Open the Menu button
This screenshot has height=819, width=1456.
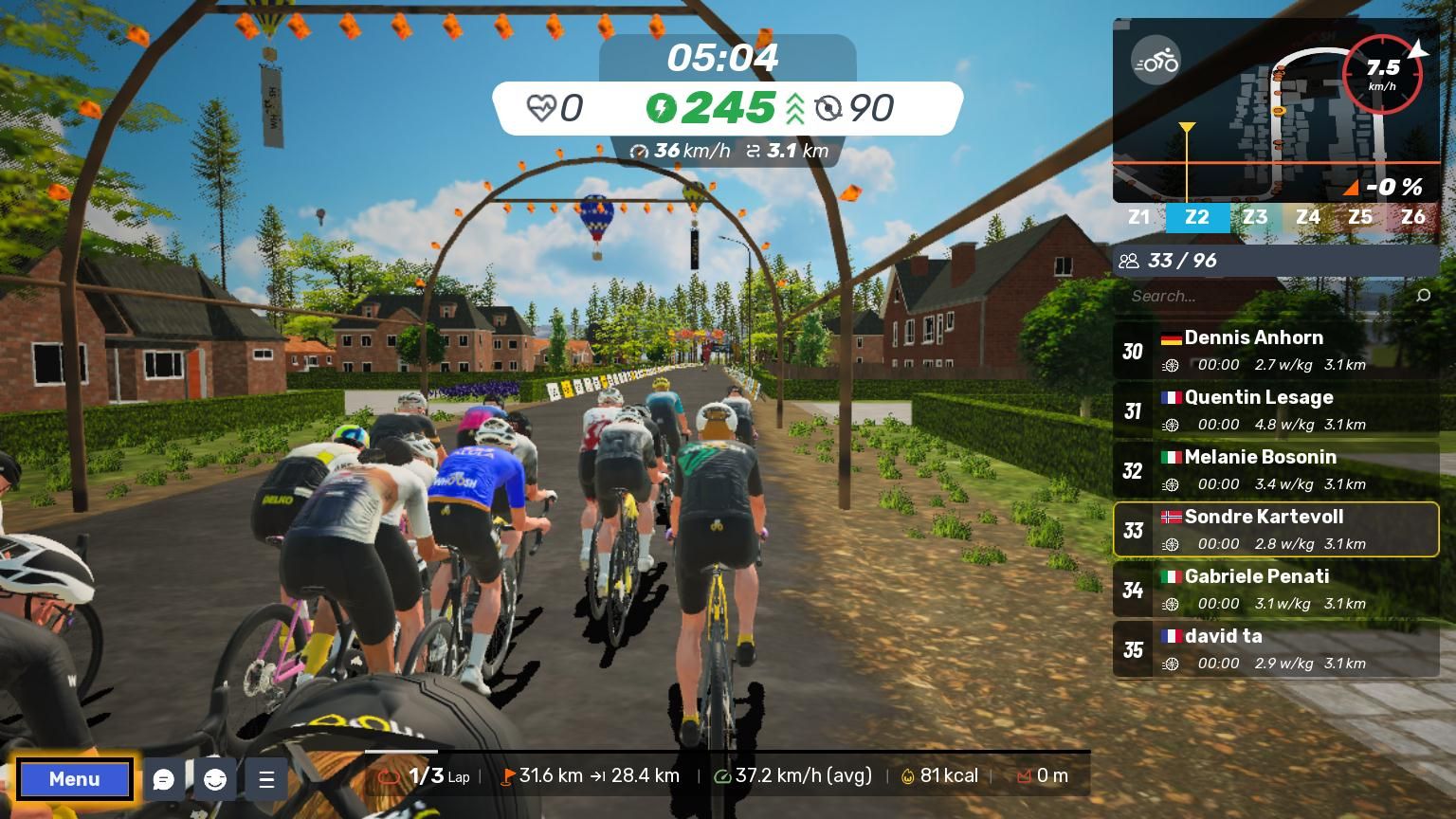[74, 779]
